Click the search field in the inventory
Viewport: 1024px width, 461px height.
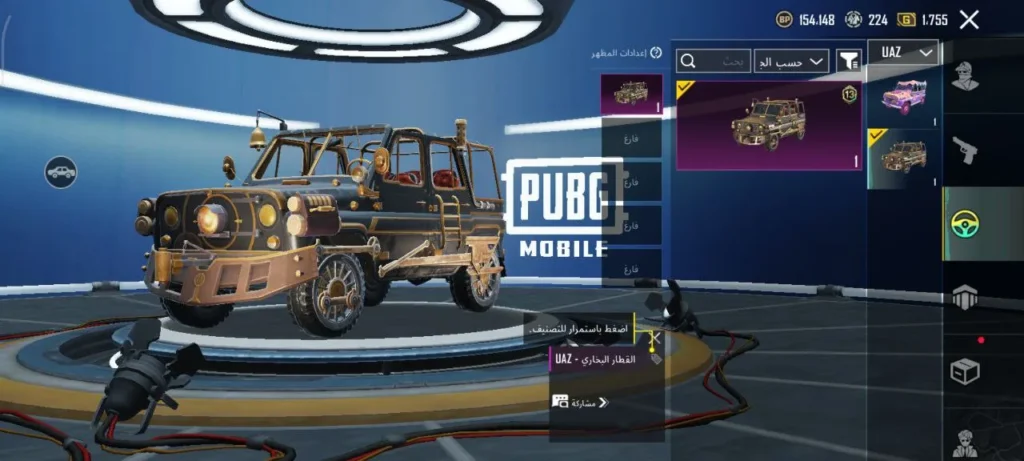point(714,61)
